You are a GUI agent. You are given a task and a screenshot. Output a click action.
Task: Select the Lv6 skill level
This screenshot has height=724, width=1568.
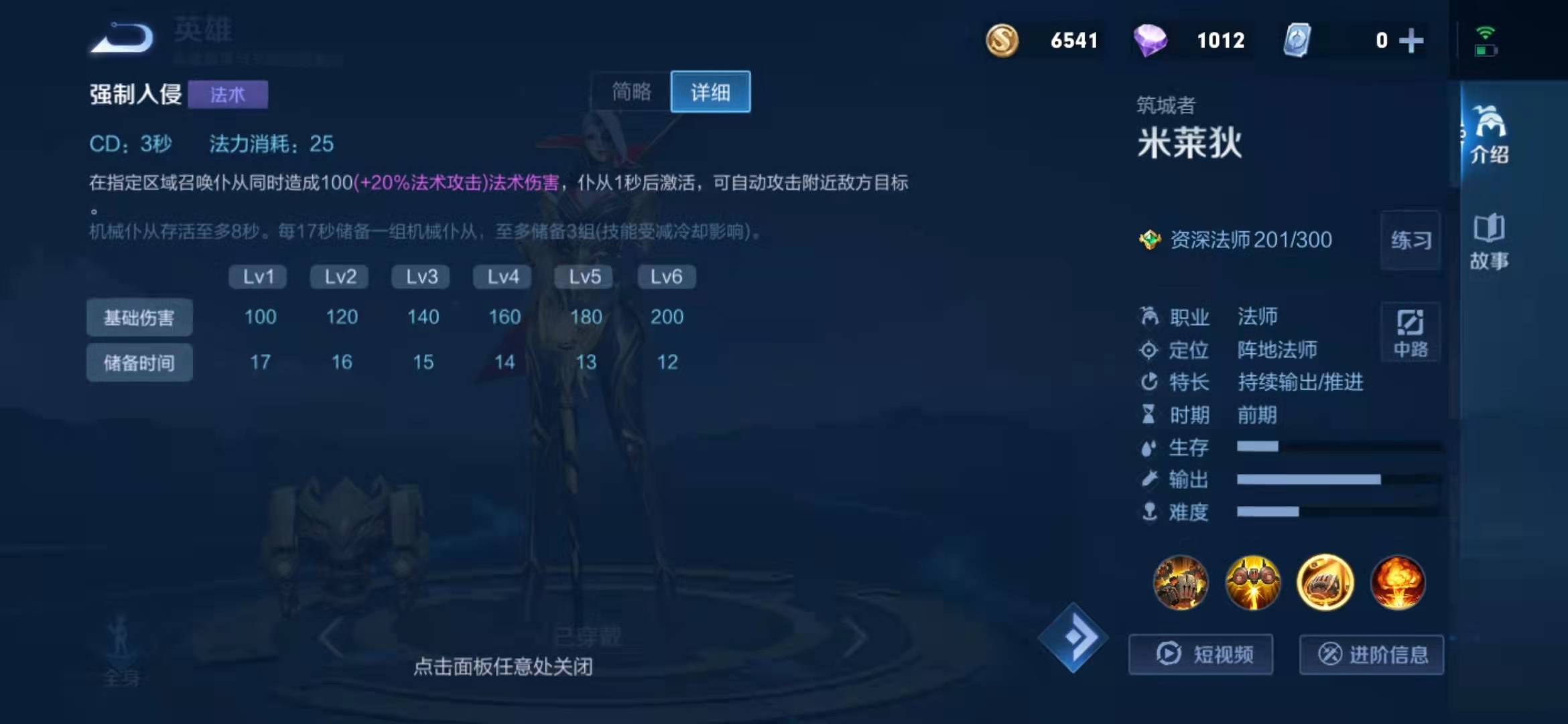tap(666, 276)
